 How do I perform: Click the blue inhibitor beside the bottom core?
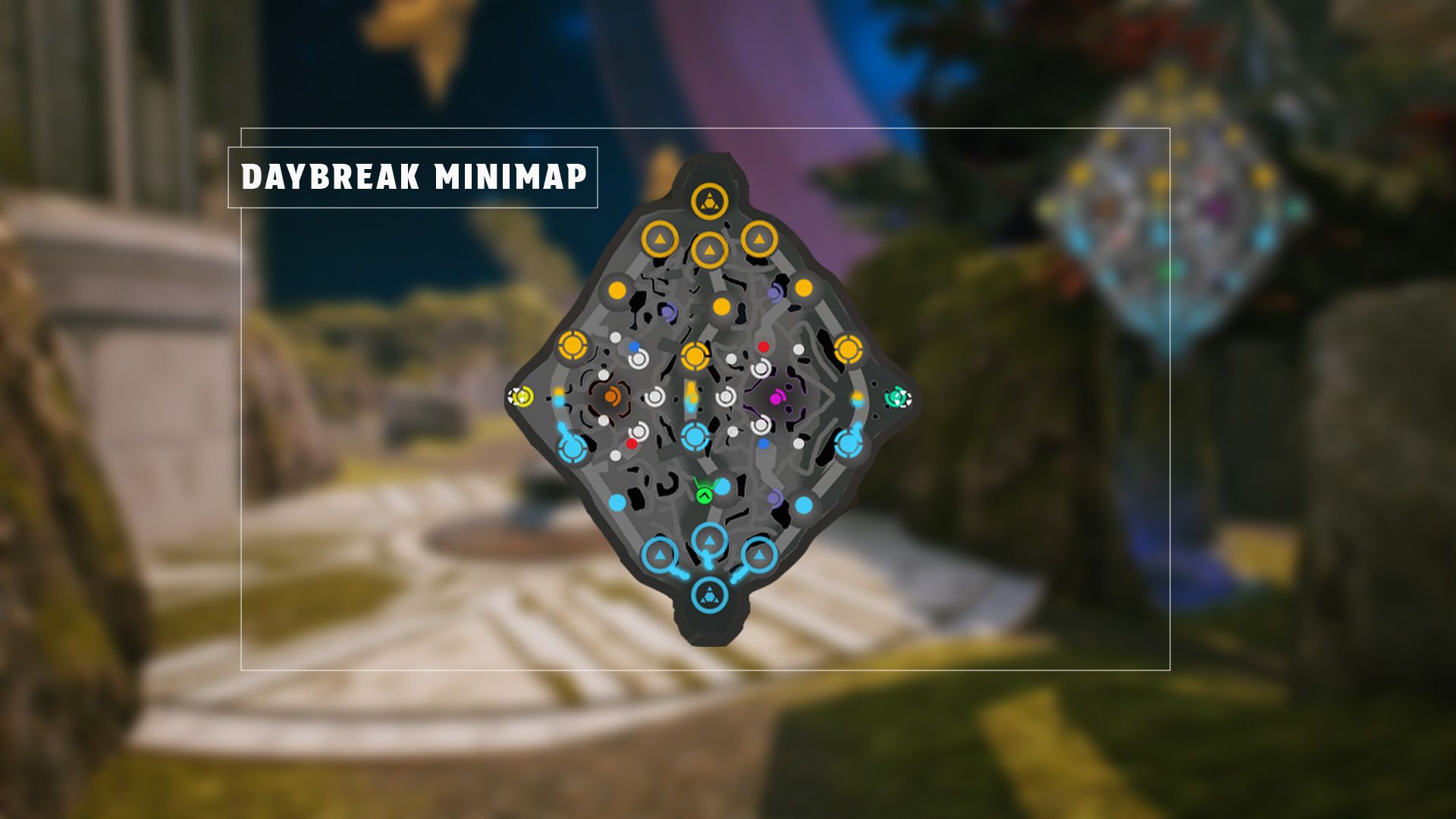click(x=661, y=555)
